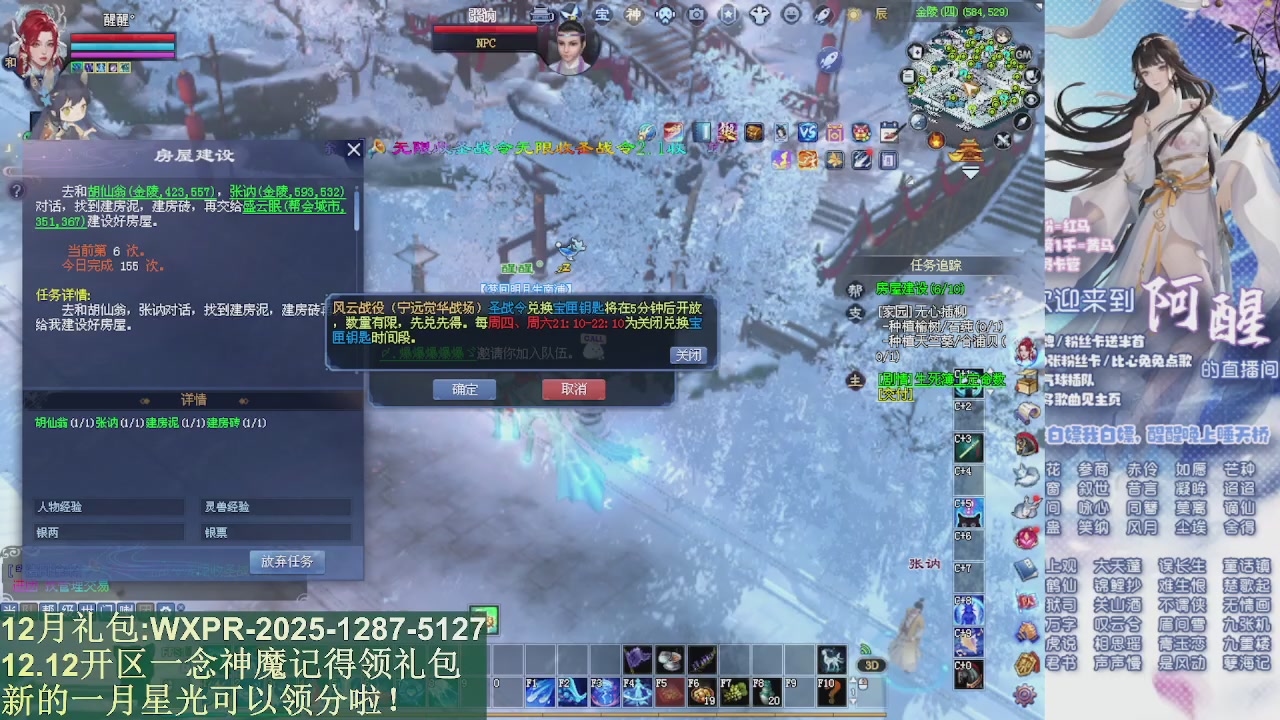Click the 辰 time menu at top right
Image resolution: width=1280 pixels, height=720 pixels.
click(879, 13)
